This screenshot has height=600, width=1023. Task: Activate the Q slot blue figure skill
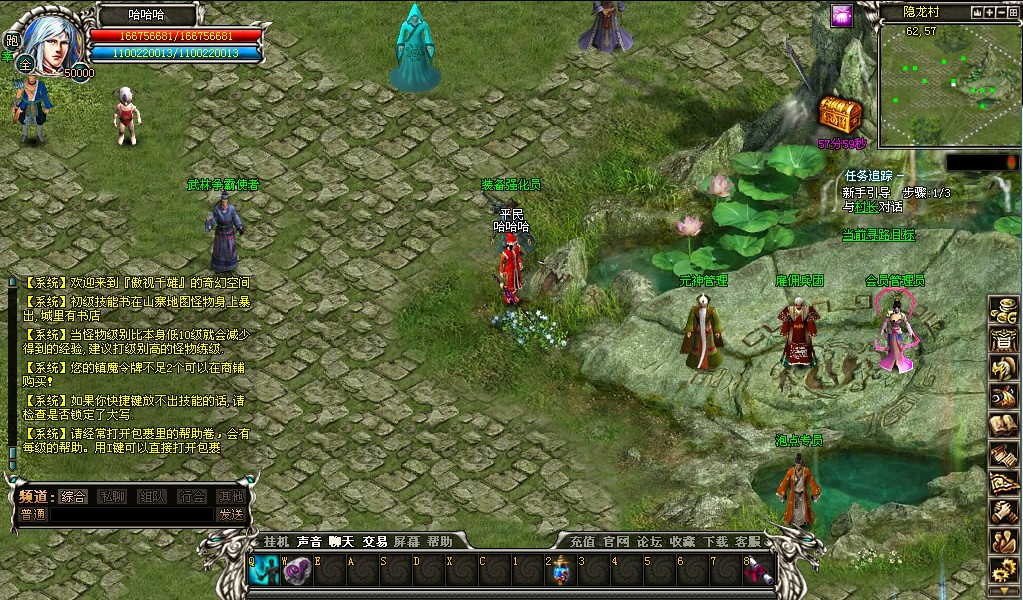[266, 571]
